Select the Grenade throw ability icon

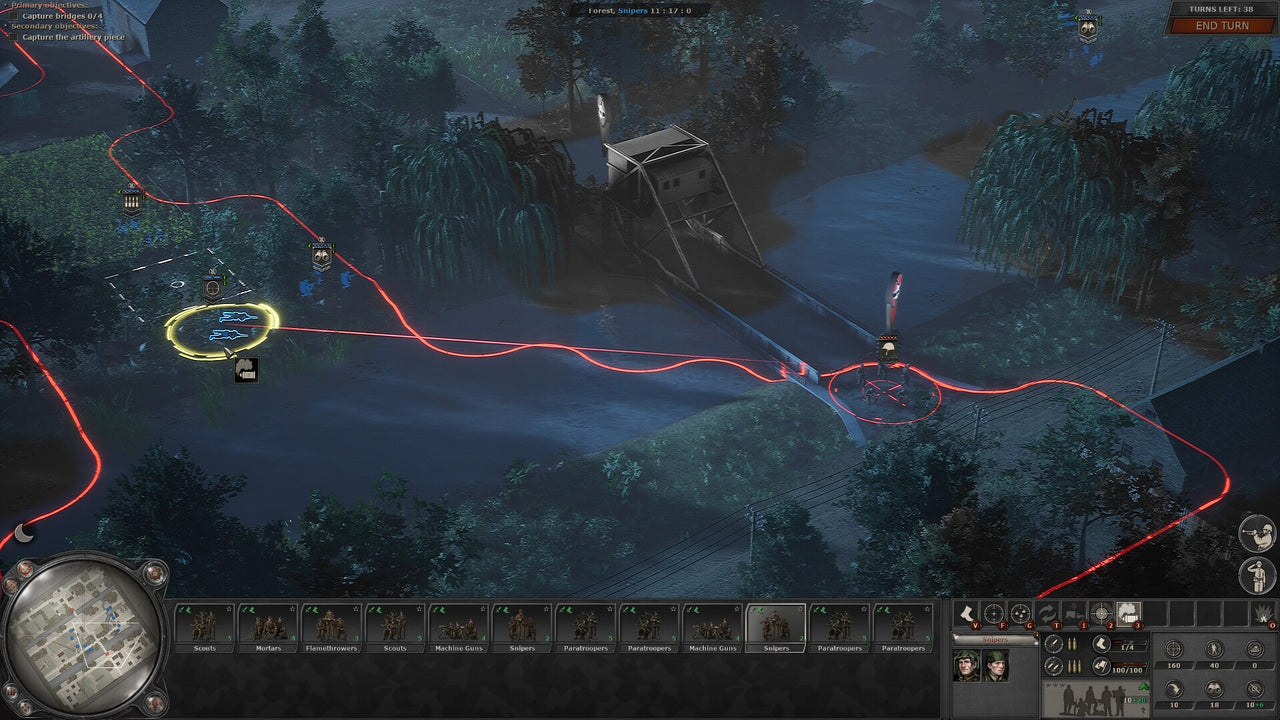click(x=1020, y=612)
